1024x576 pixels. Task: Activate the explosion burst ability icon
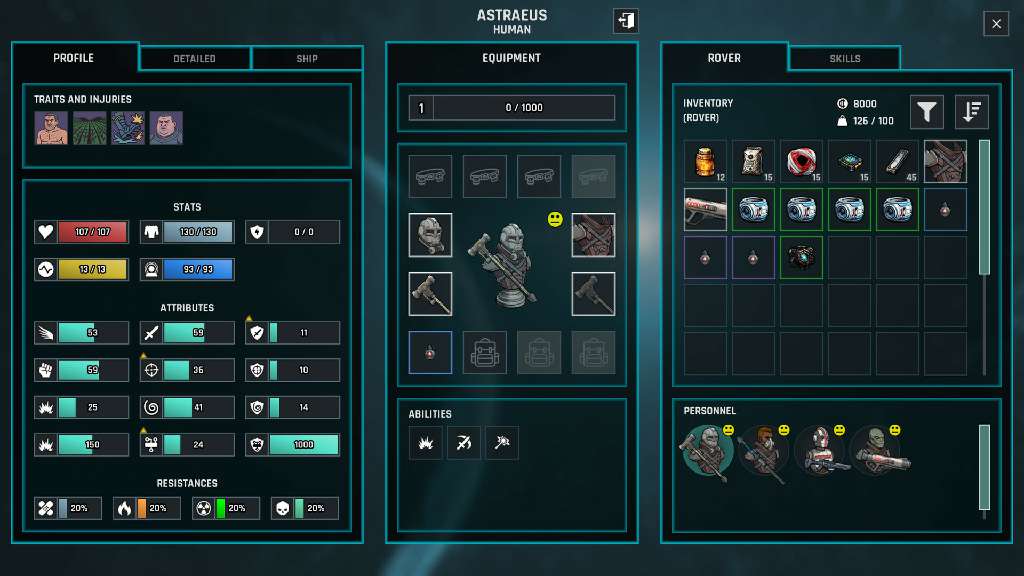tap(425, 443)
